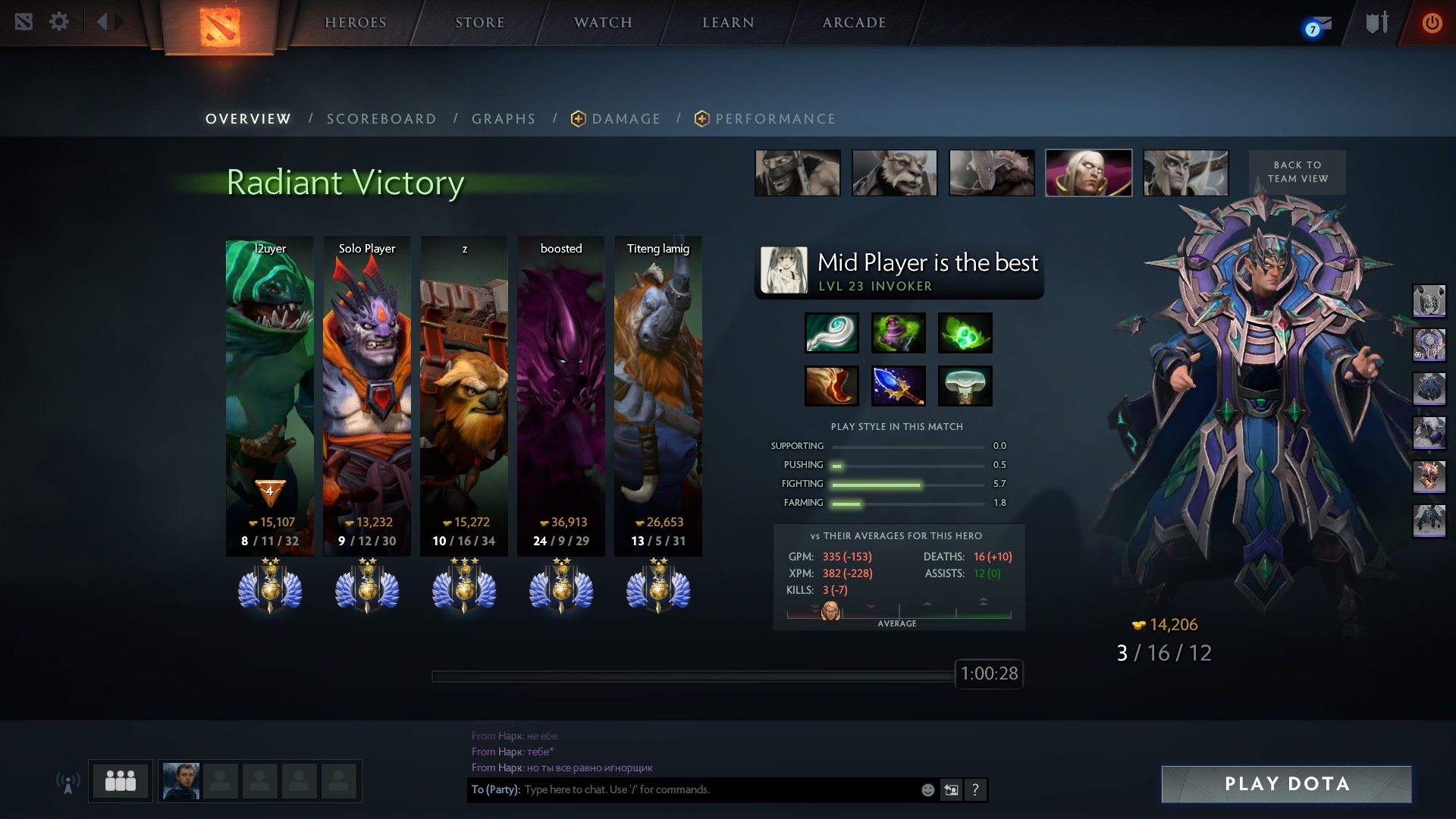Start matchmaking with Play Dota
Image resolution: width=1456 pixels, height=819 pixels.
(1286, 784)
